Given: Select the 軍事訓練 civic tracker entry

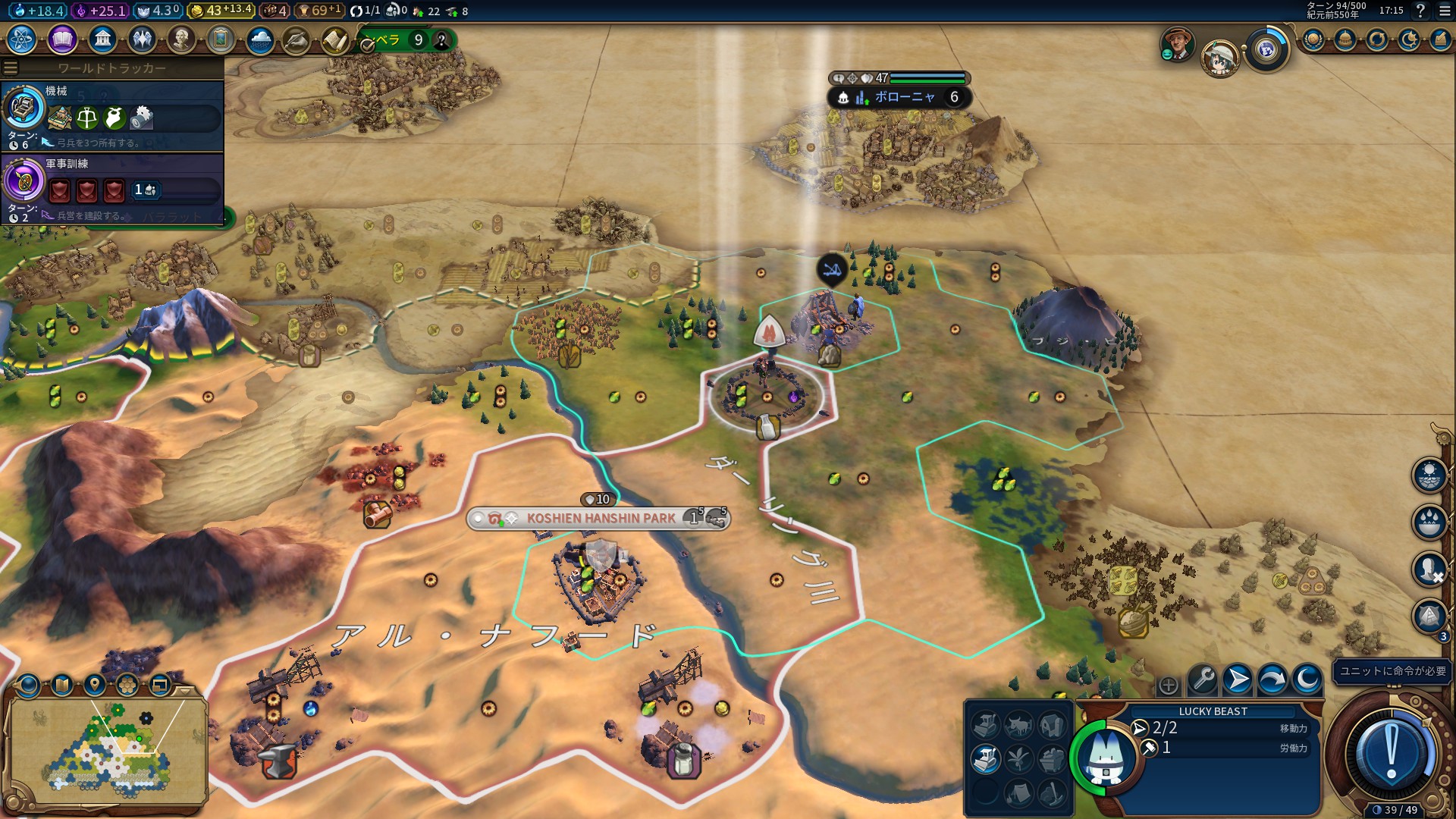Looking at the screenshot, I should pos(114,187).
